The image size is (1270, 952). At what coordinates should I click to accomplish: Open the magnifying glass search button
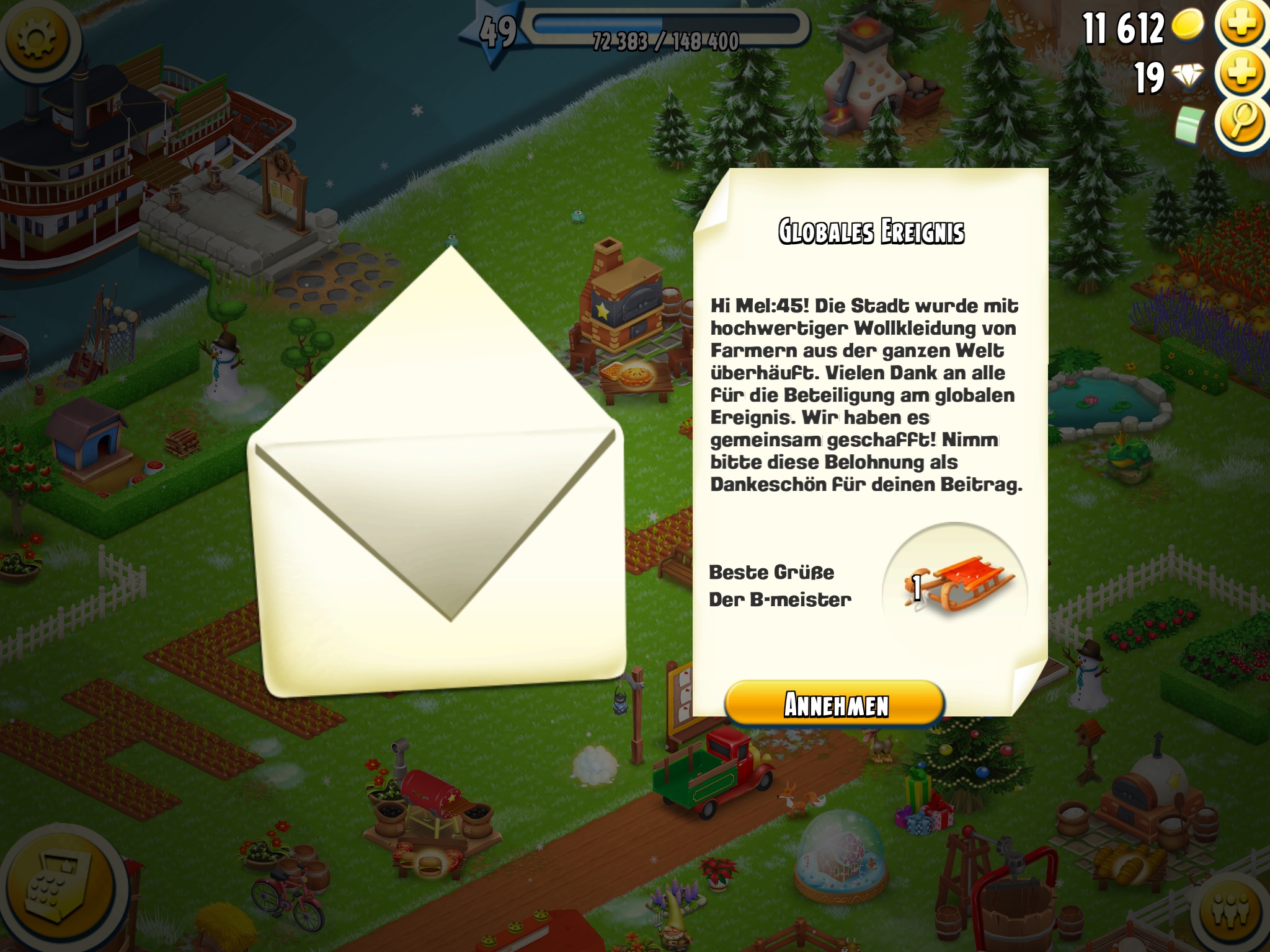point(1242,122)
